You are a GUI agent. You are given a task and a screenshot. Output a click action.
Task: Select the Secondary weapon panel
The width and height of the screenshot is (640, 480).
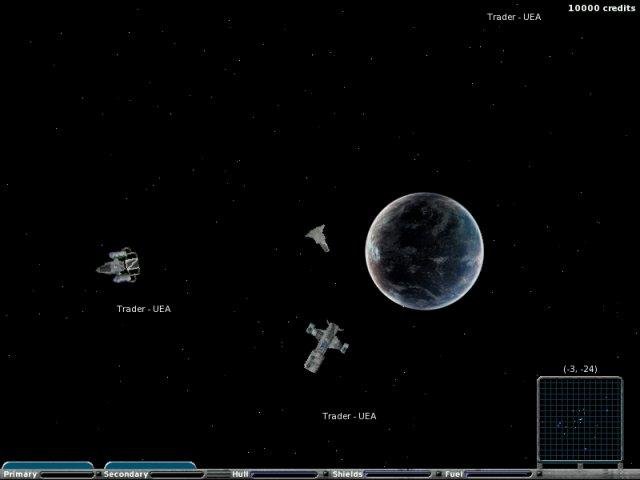tap(150, 470)
